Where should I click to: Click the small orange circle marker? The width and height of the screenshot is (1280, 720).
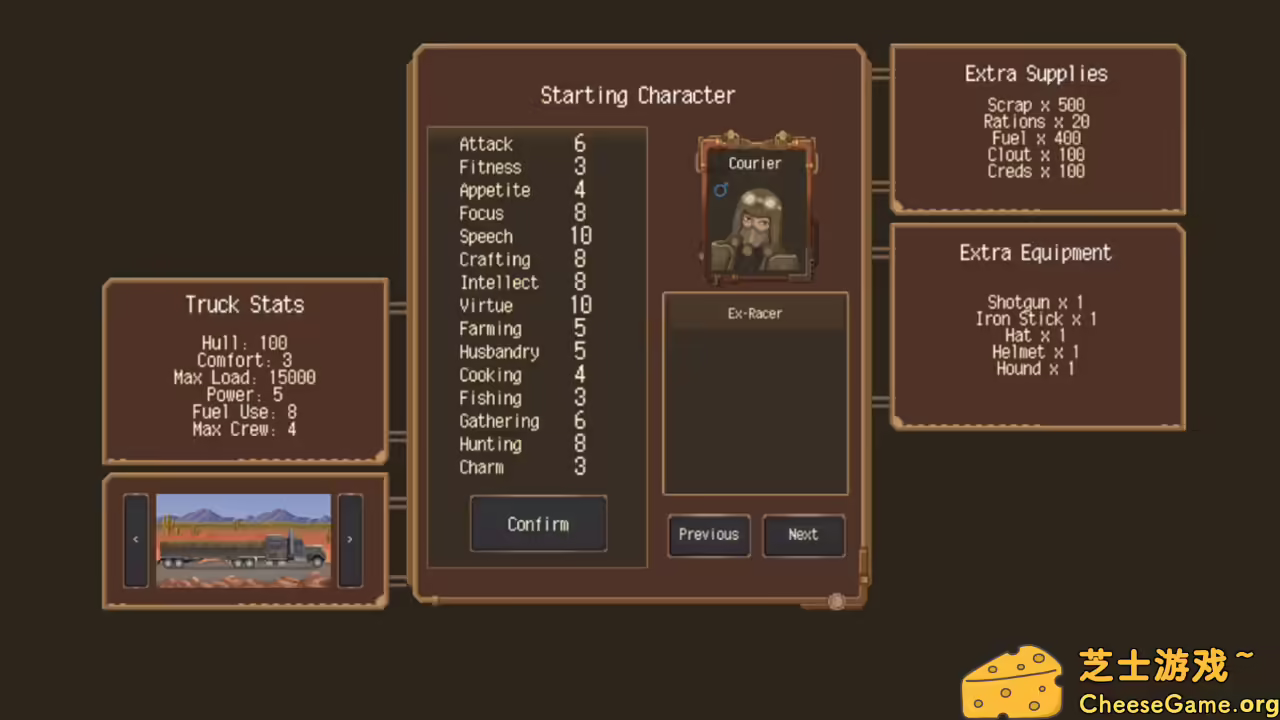click(836, 601)
